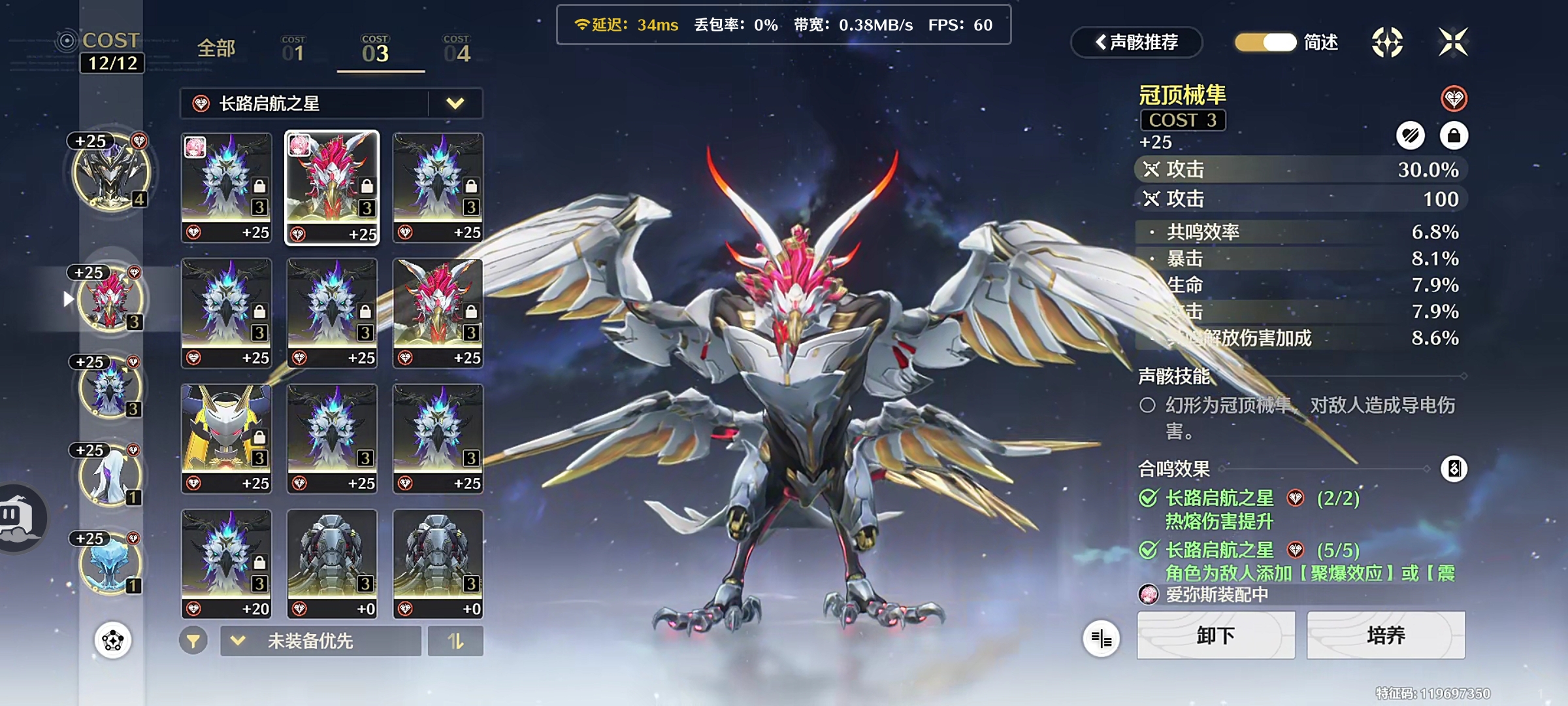Toggle the 简述 brief description switch
The image size is (1568, 706).
(1266, 42)
